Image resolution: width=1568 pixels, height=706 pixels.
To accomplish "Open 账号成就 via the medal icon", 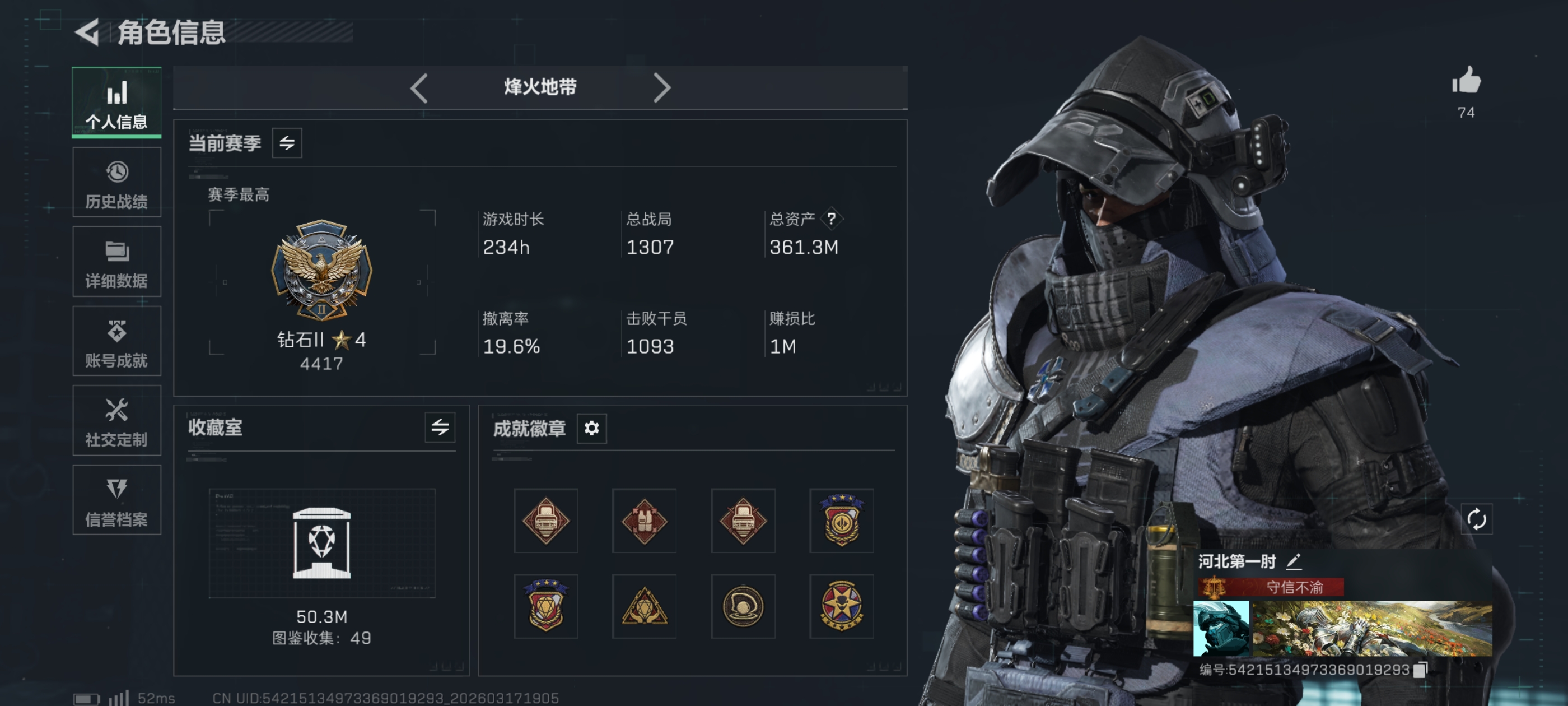I will click(116, 332).
